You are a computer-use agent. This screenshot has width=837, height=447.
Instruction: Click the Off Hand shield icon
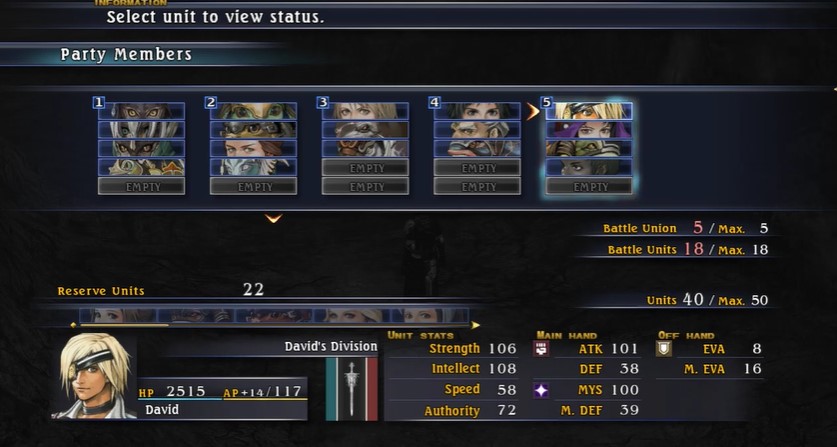(663, 349)
